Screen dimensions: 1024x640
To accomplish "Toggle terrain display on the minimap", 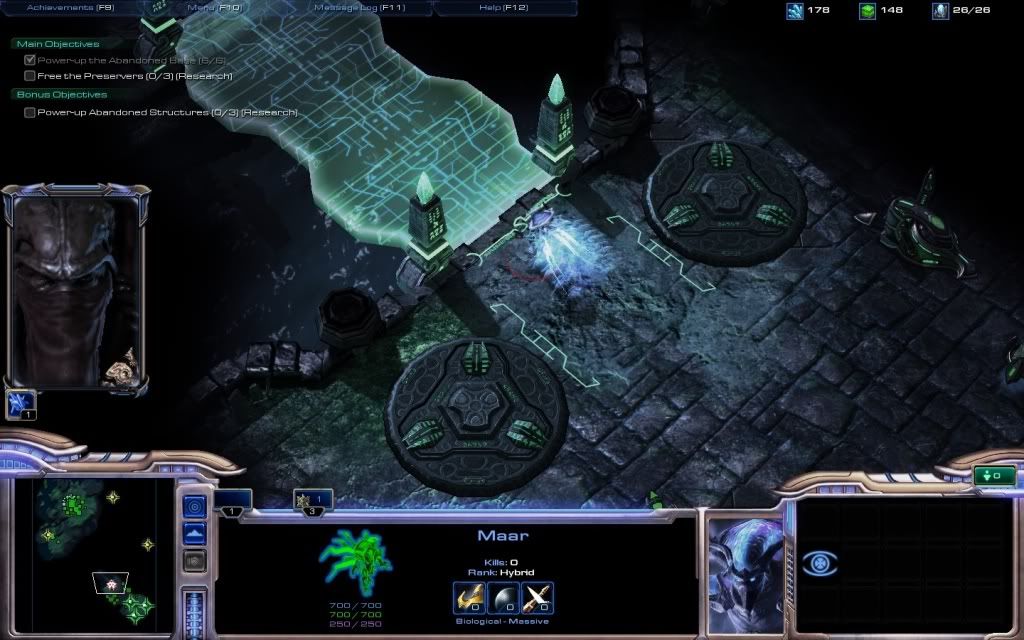I will click(x=195, y=533).
